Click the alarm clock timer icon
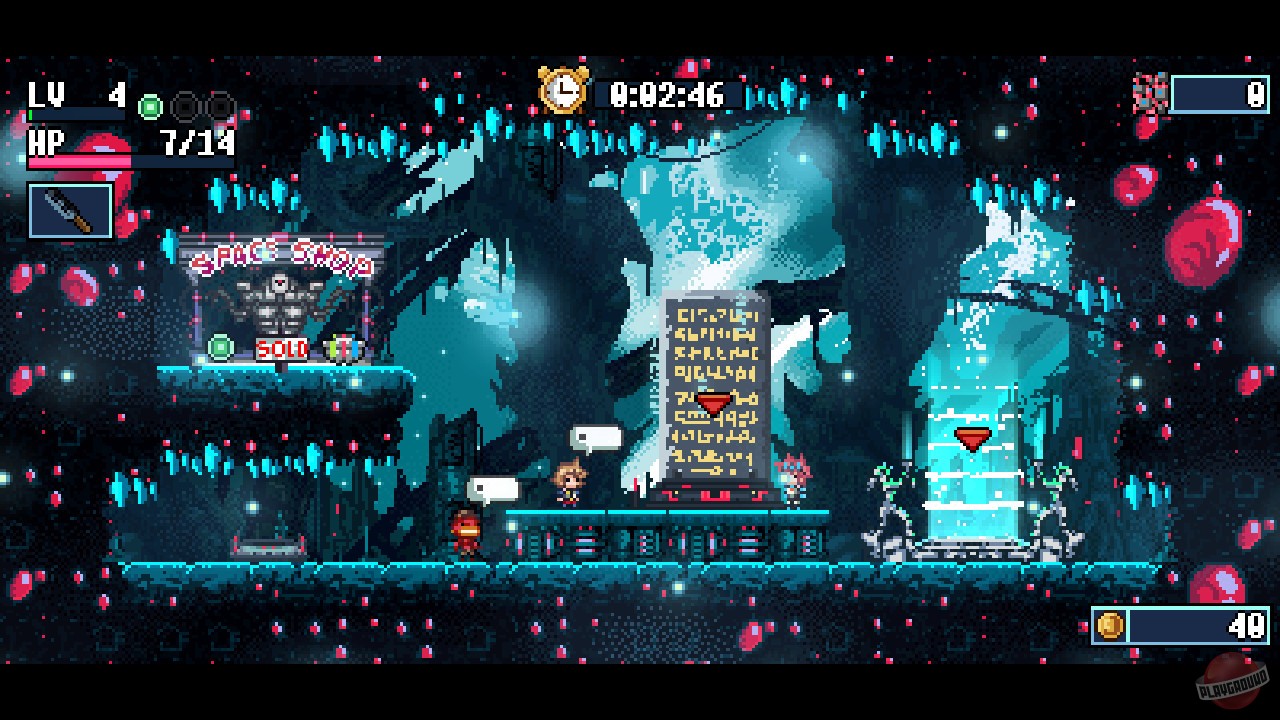 563,91
